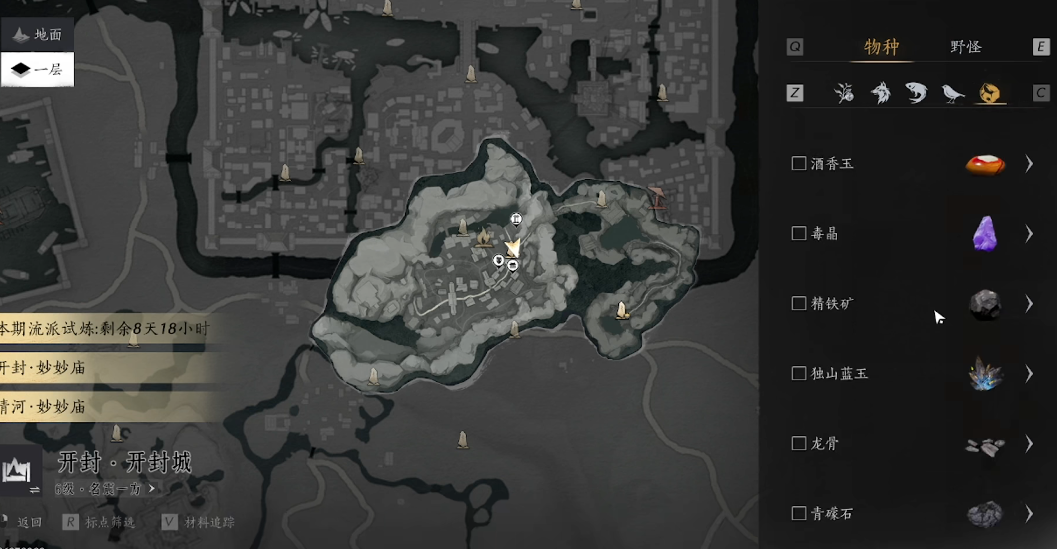Screen dimensions: 1057x549
Task: Show the bird category
Action: (952, 93)
